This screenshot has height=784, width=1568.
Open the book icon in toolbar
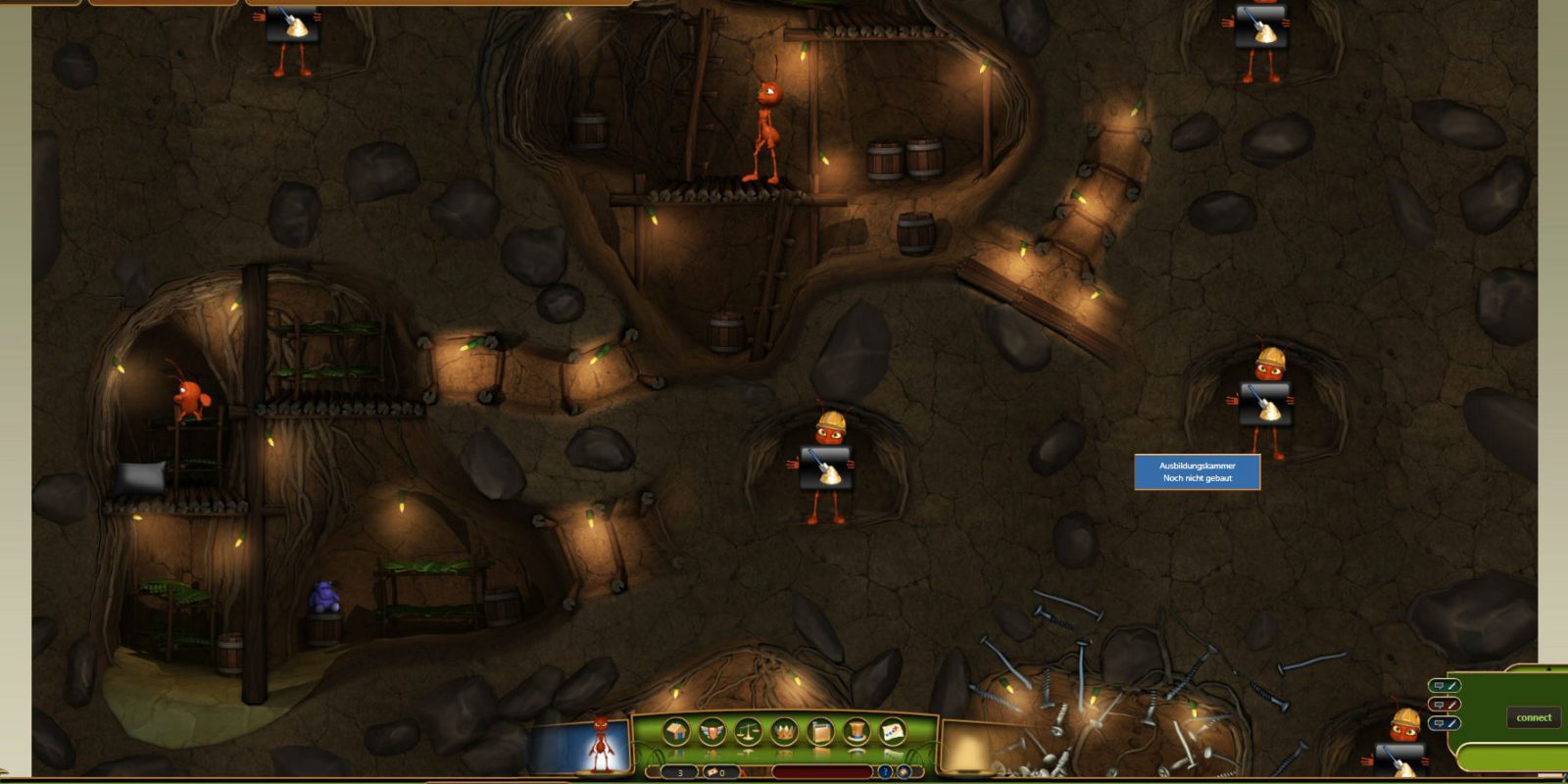(x=820, y=731)
